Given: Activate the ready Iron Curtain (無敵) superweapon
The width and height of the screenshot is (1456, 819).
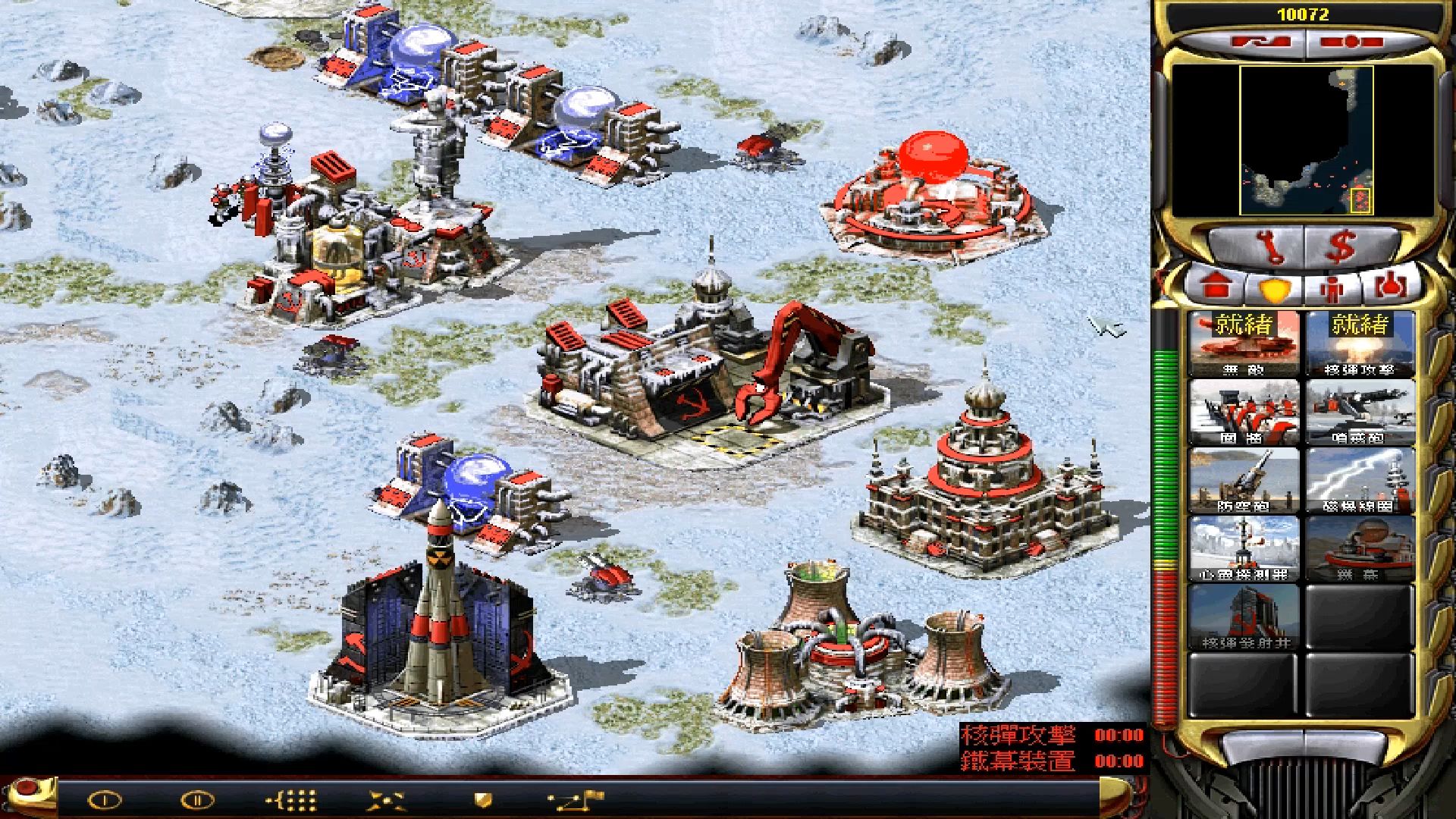Looking at the screenshot, I should tap(1244, 345).
